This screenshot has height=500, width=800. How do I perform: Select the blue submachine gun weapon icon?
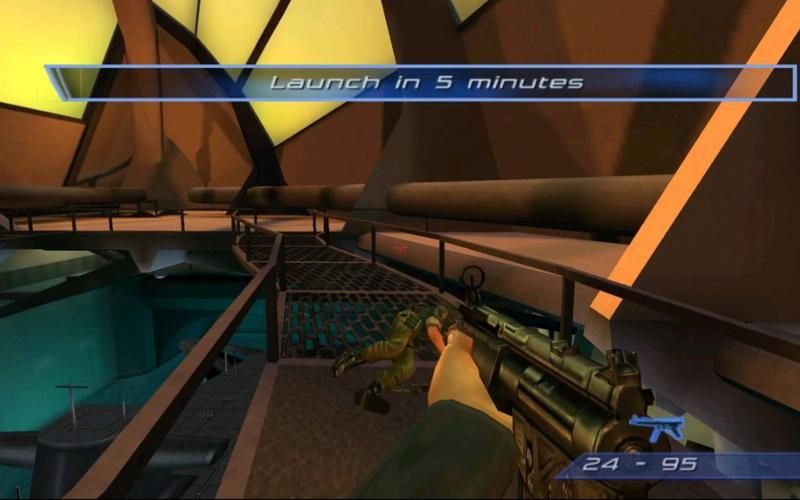pyautogui.click(x=657, y=427)
